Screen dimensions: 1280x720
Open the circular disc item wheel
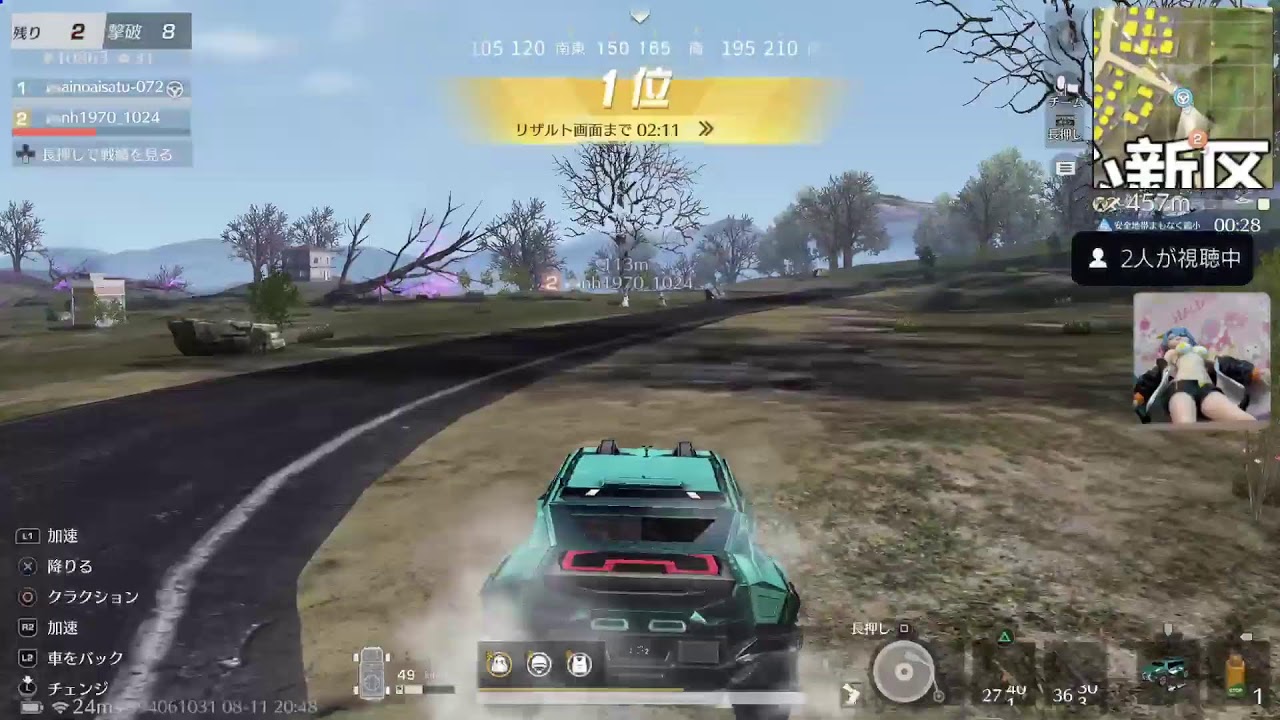pos(903,670)
